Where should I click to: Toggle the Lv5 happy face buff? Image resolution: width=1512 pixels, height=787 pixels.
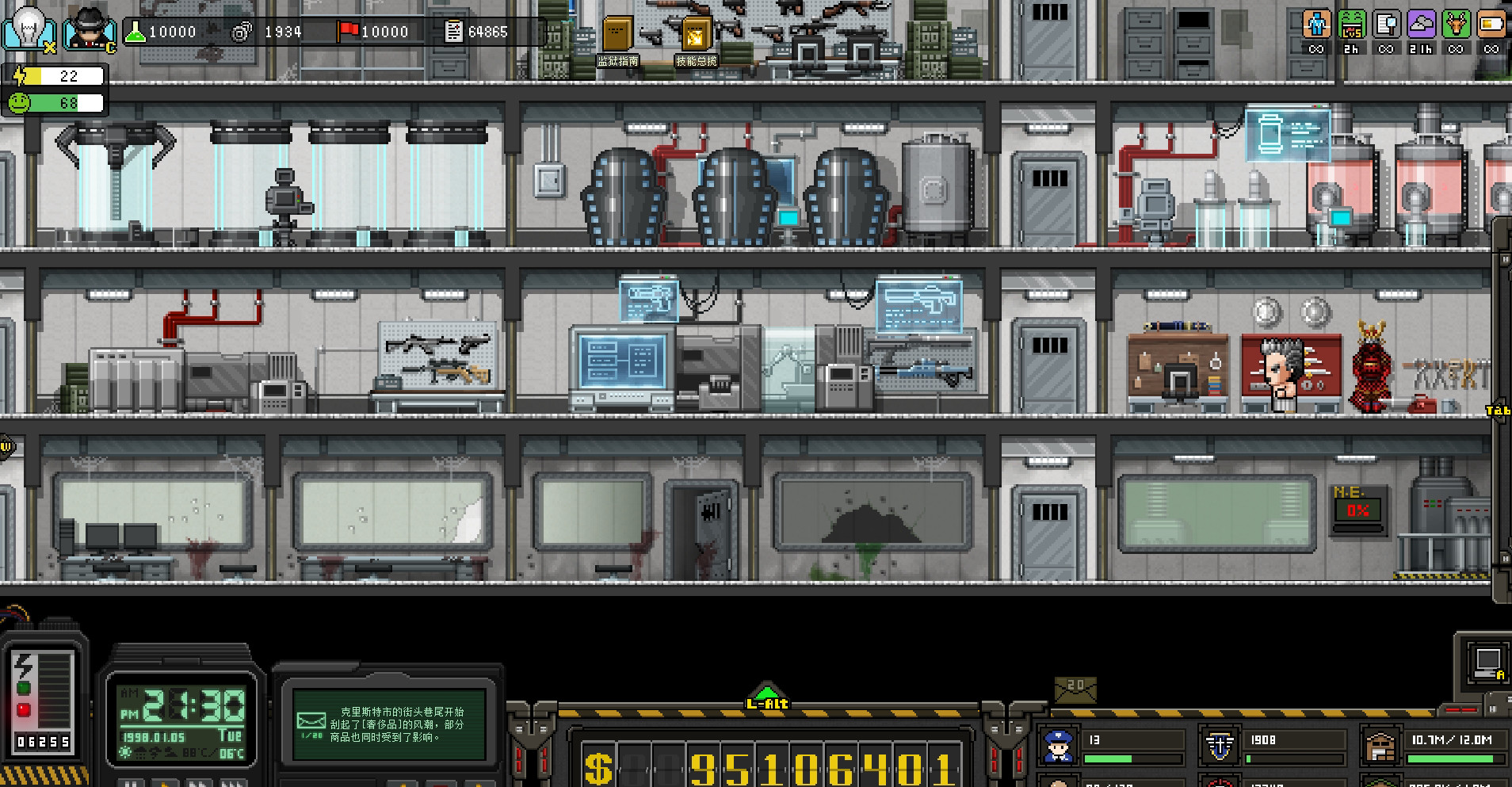(1352, 25)
